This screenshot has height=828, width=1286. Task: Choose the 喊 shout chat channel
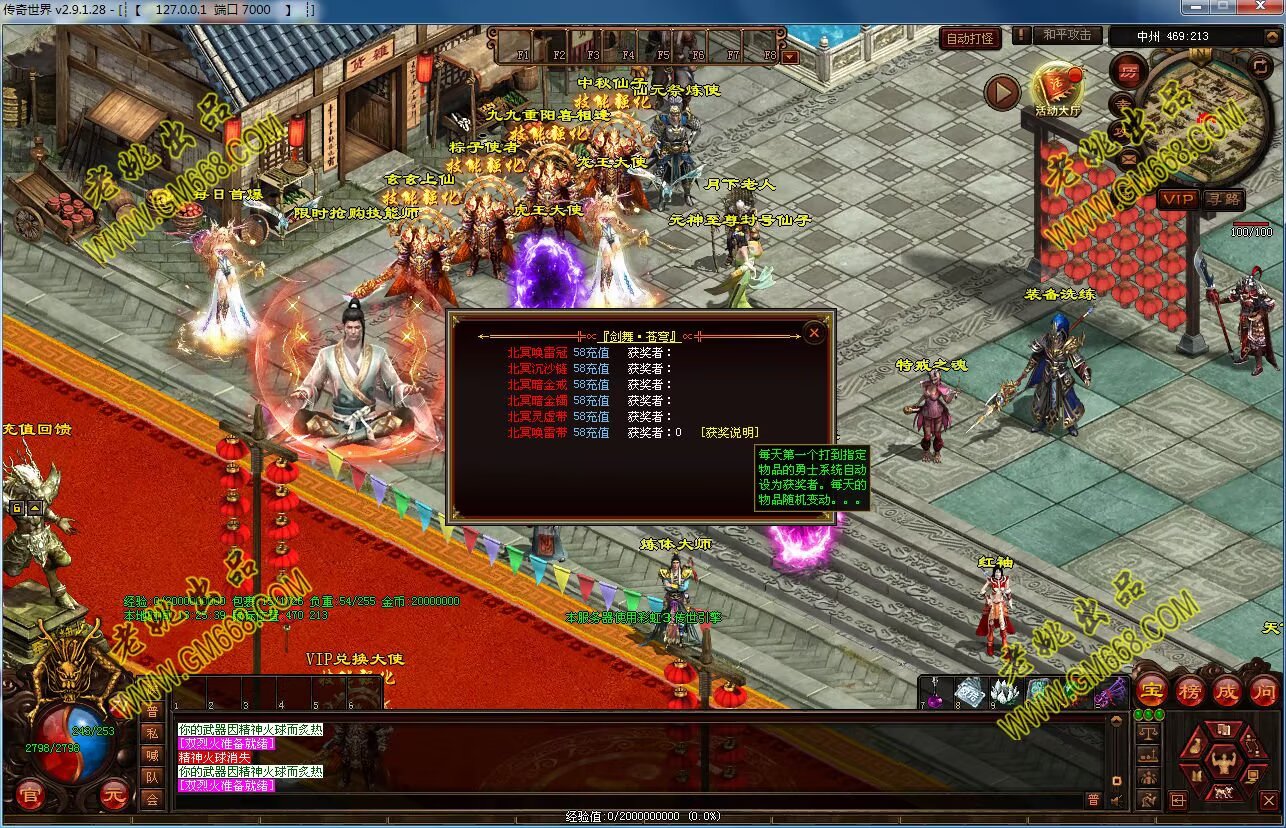(x=151, y=755)
